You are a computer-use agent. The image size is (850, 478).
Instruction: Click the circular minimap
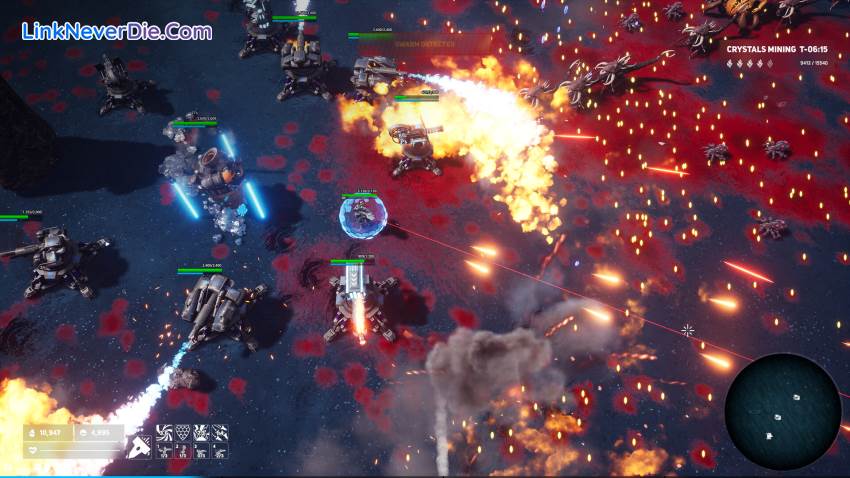[782, 411]
